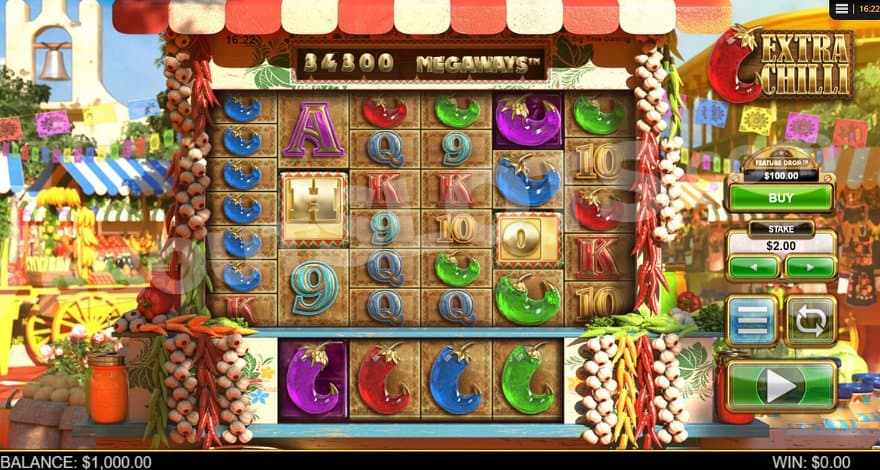Open the blue three-line game menu
880x470 pixels.
point(751,321)
